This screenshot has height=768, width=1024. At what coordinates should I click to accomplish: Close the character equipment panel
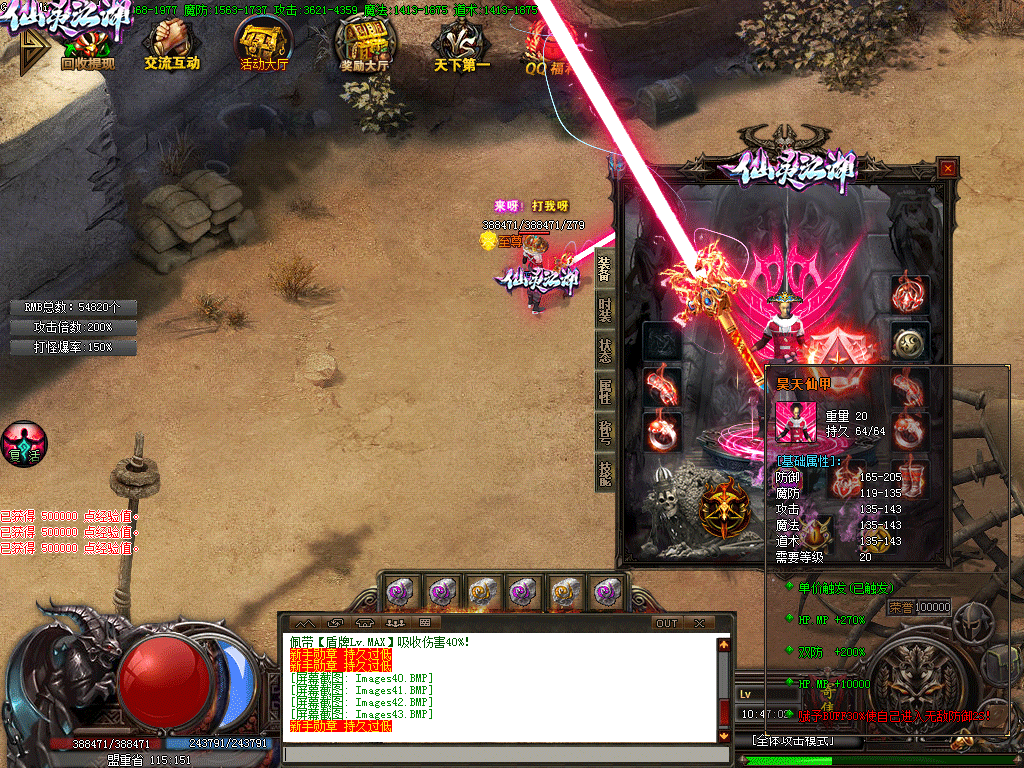(947, 169)
